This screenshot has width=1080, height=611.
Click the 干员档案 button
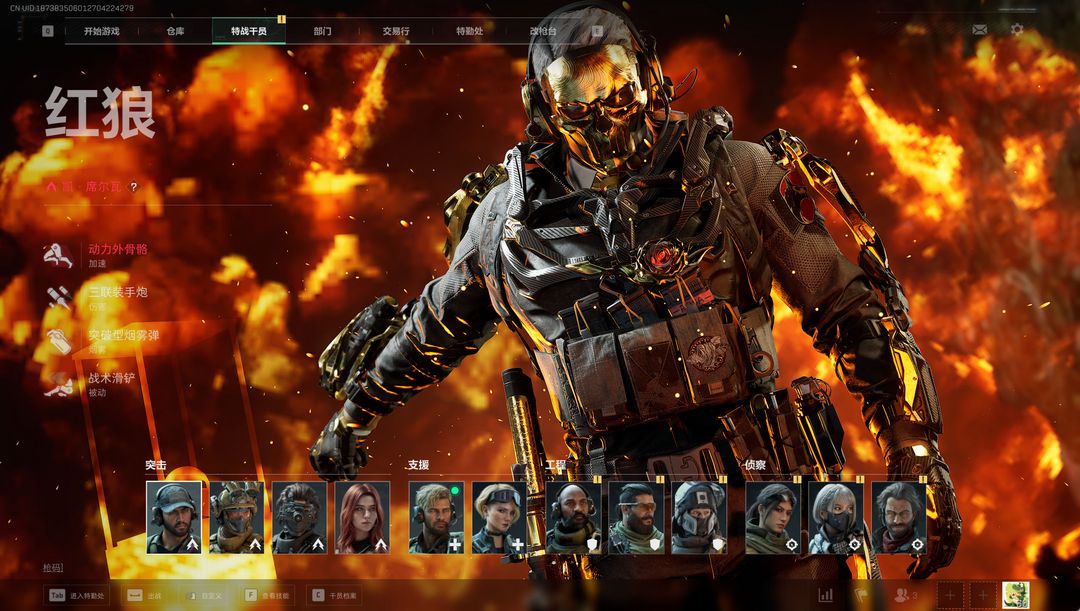tap(335, 595)
